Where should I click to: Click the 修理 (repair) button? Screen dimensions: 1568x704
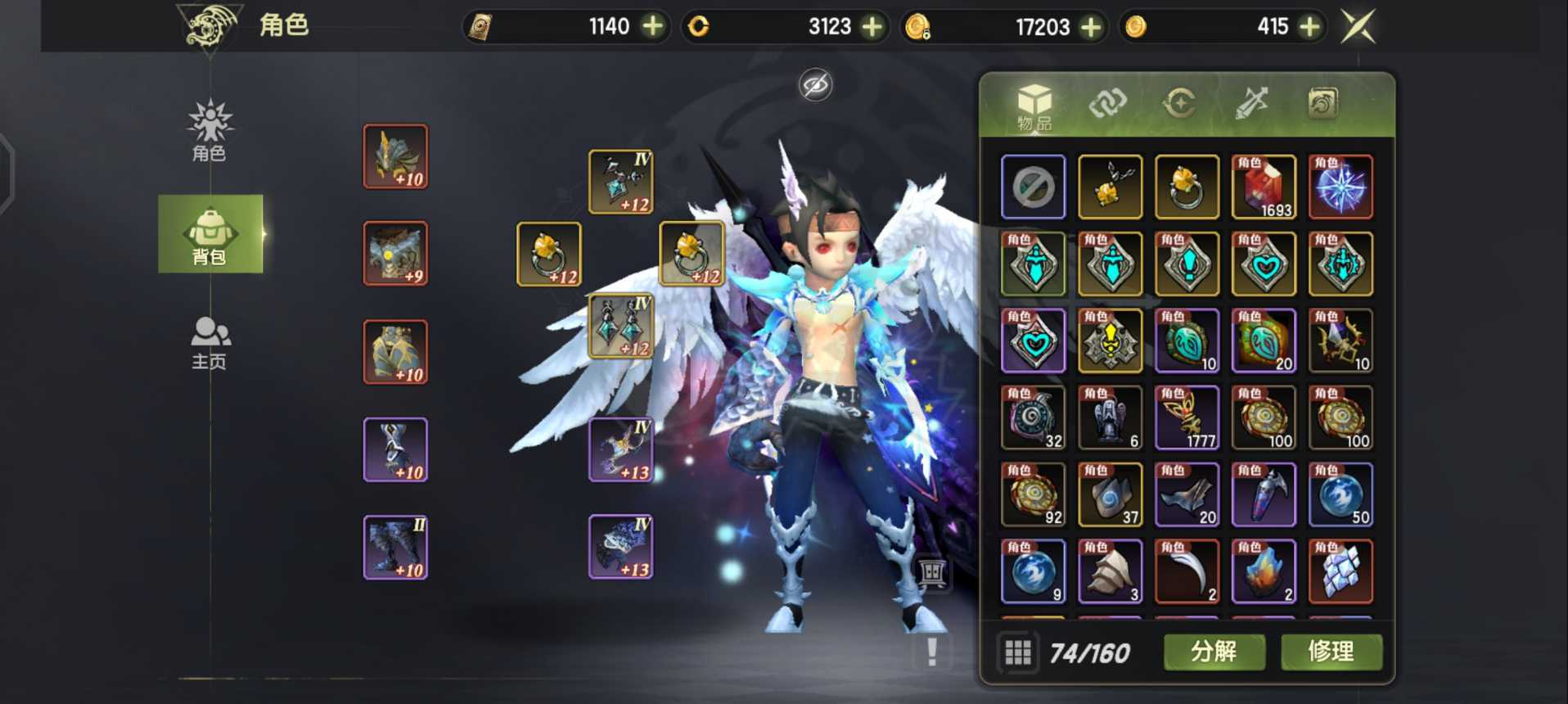[x=1331, y=652]
